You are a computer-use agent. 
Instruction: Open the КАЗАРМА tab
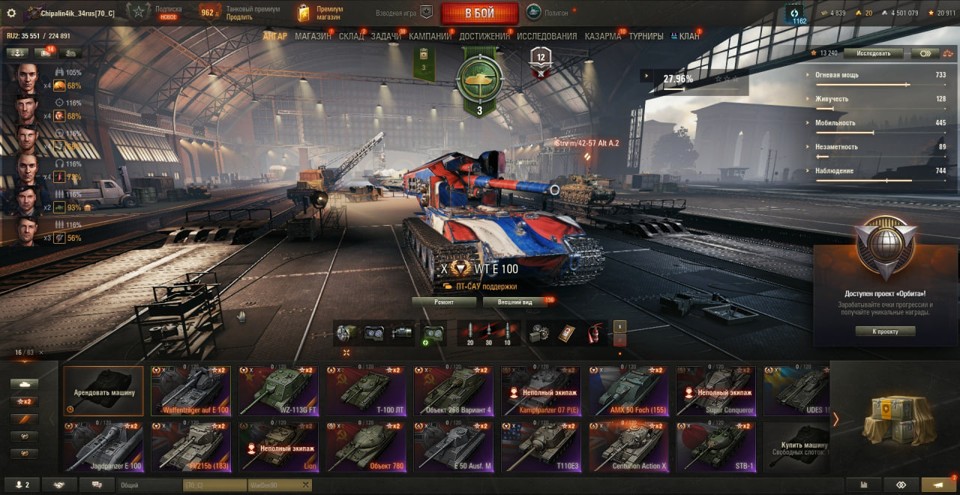[x=602, y=36]
